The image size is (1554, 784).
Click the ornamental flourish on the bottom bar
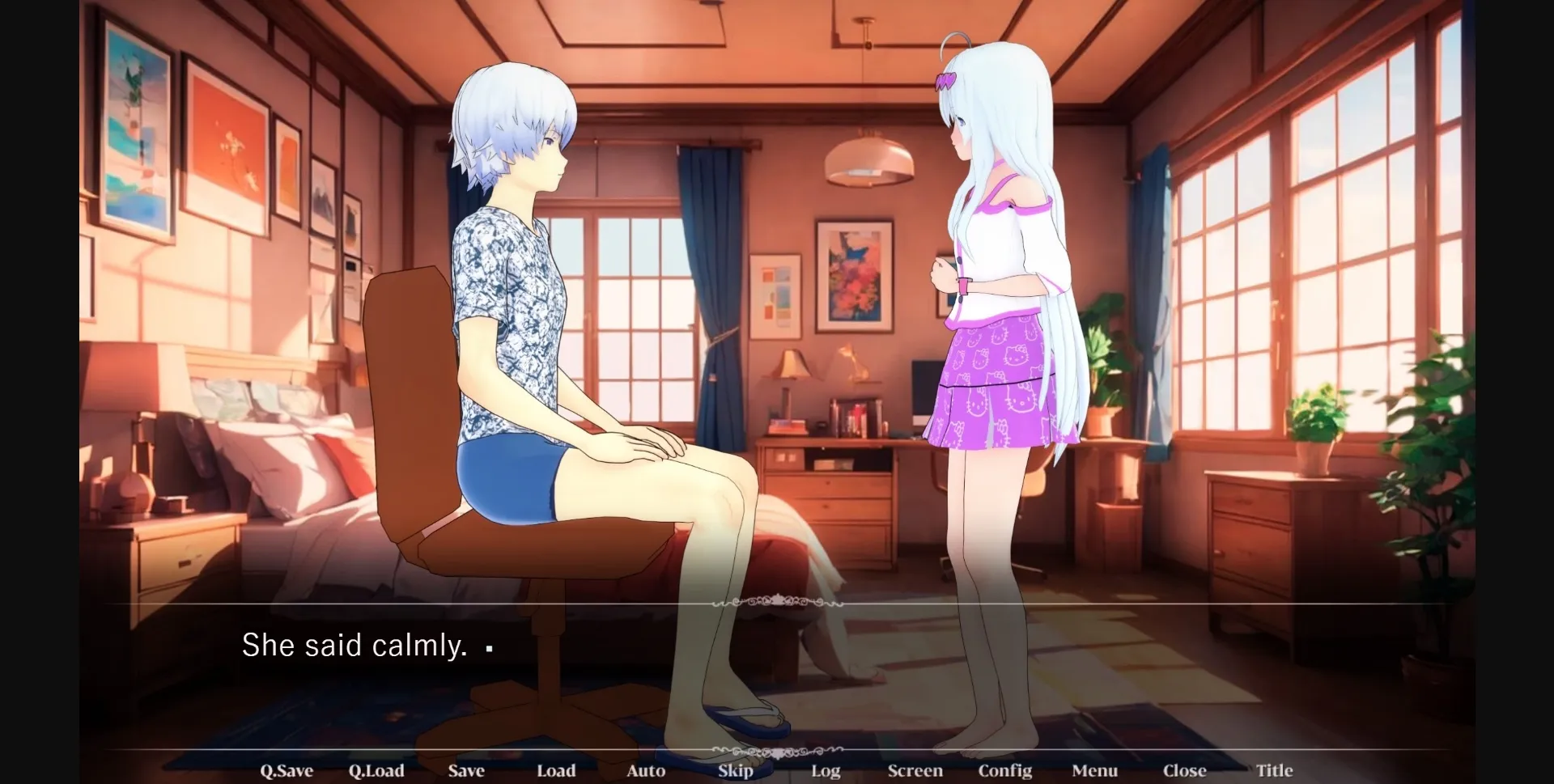(777, 751)
